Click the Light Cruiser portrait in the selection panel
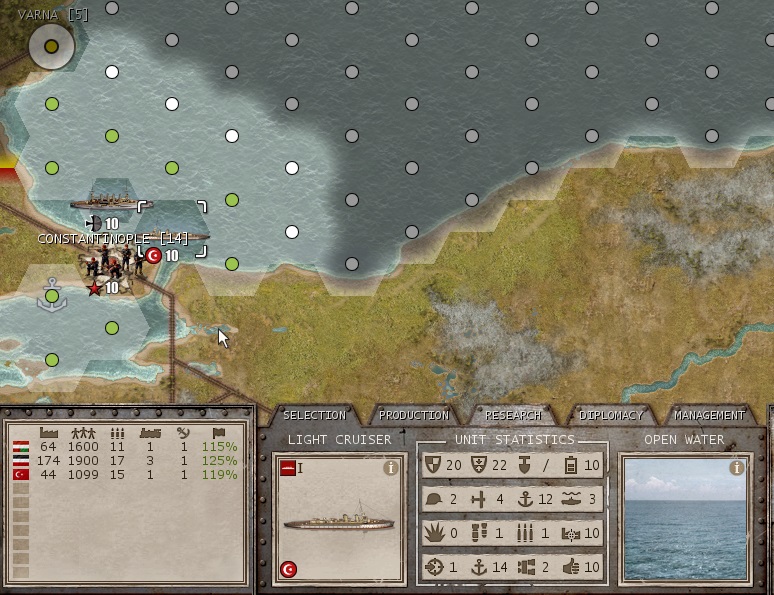Image resolution: width=774 pixels, height=595 pixels. [339, 521]
